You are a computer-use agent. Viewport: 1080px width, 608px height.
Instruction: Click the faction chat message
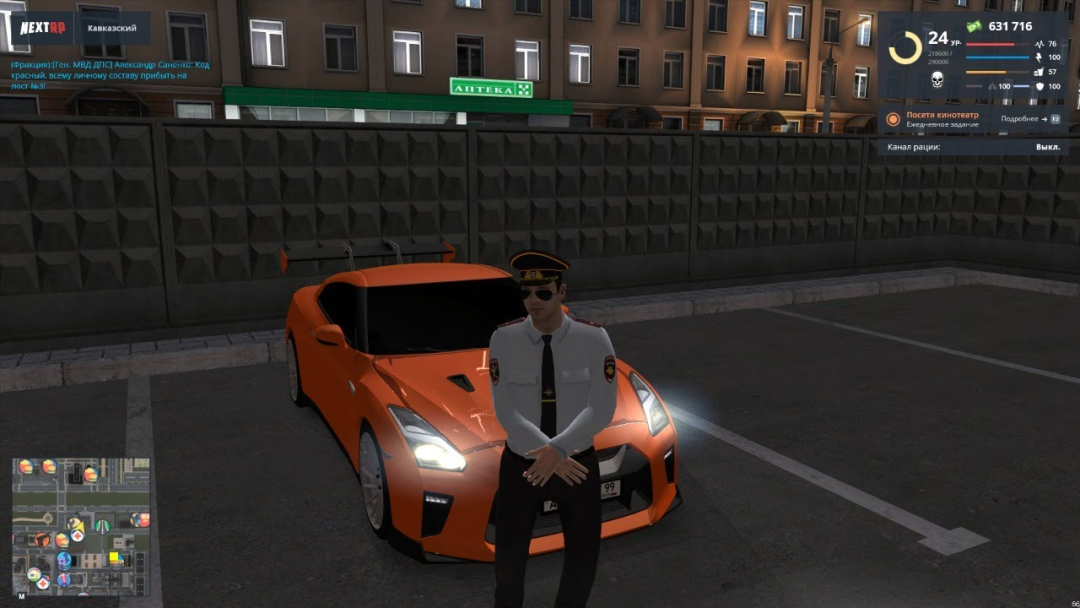point(110,75)
